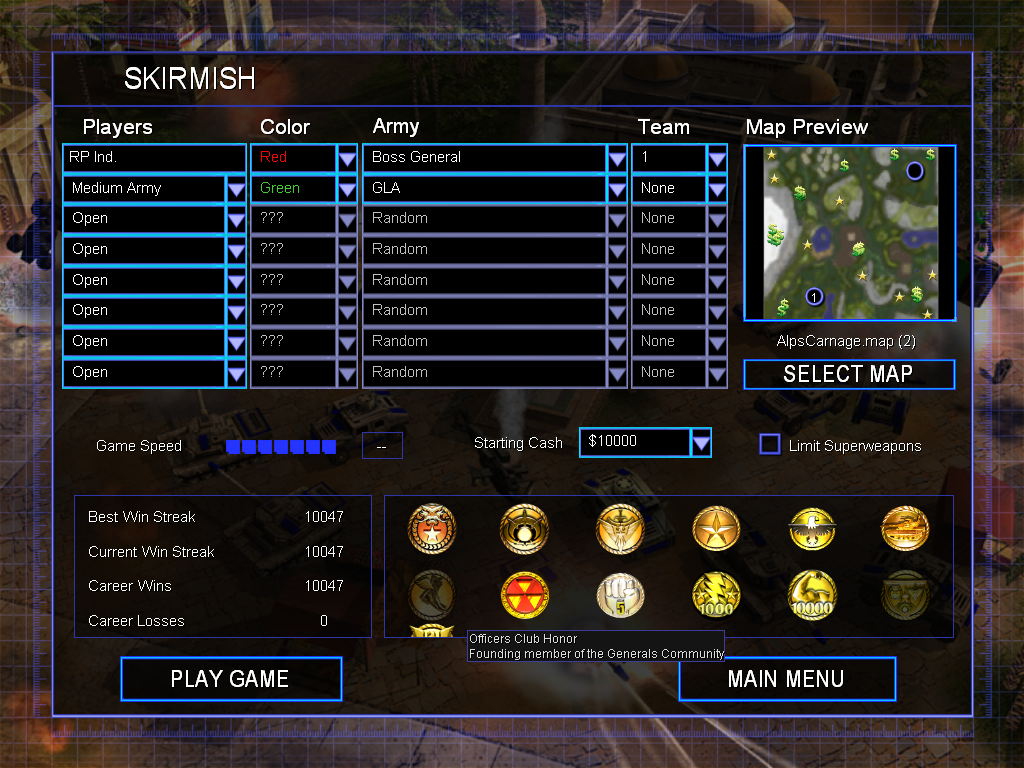Viewport: 1024px width, 768px height.
Task: Click the gold star medal
Action: pyautogui.click(x=717, y=529)
